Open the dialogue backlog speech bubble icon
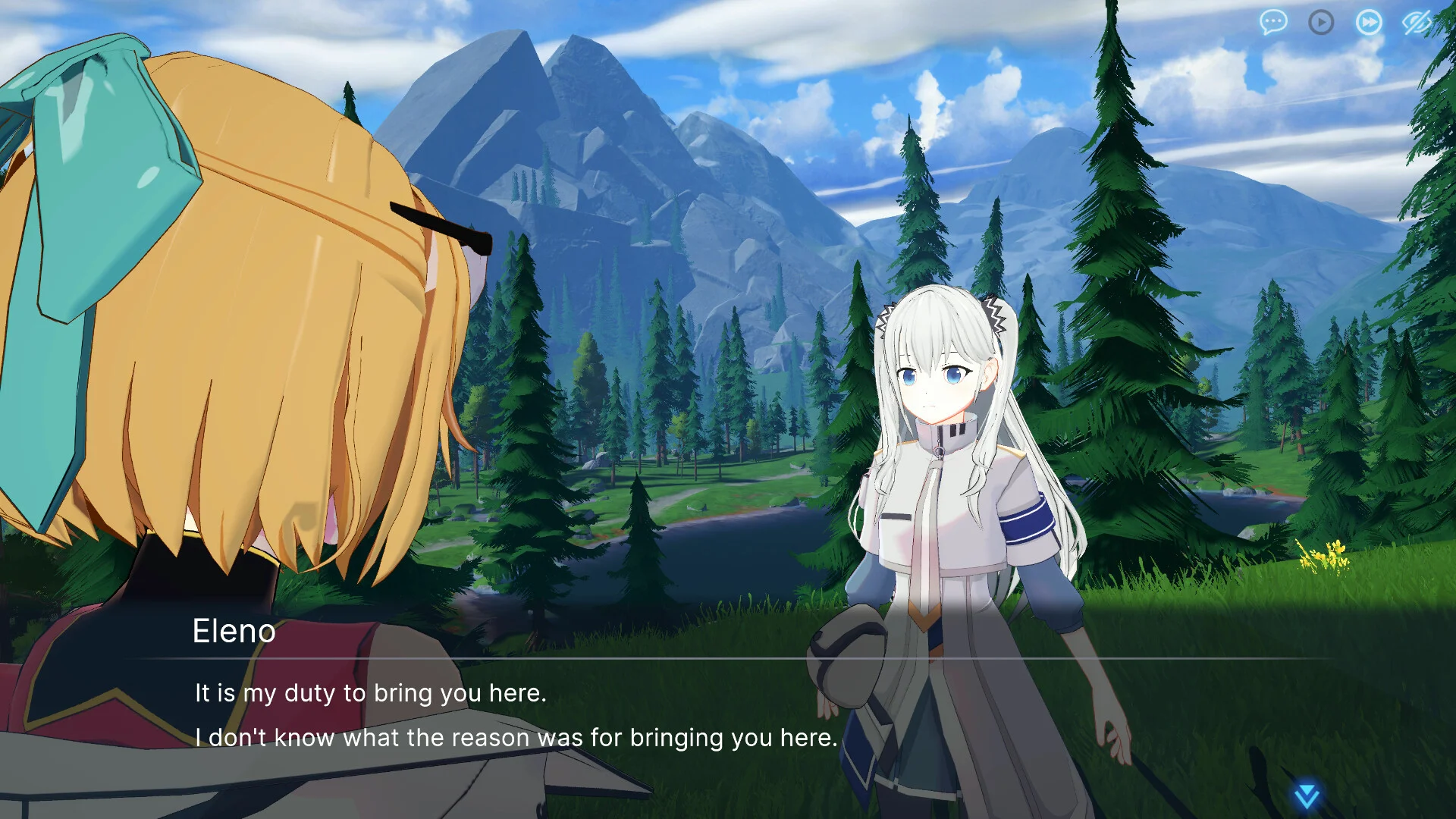The image size is (1456, 819). (1272, 22)
